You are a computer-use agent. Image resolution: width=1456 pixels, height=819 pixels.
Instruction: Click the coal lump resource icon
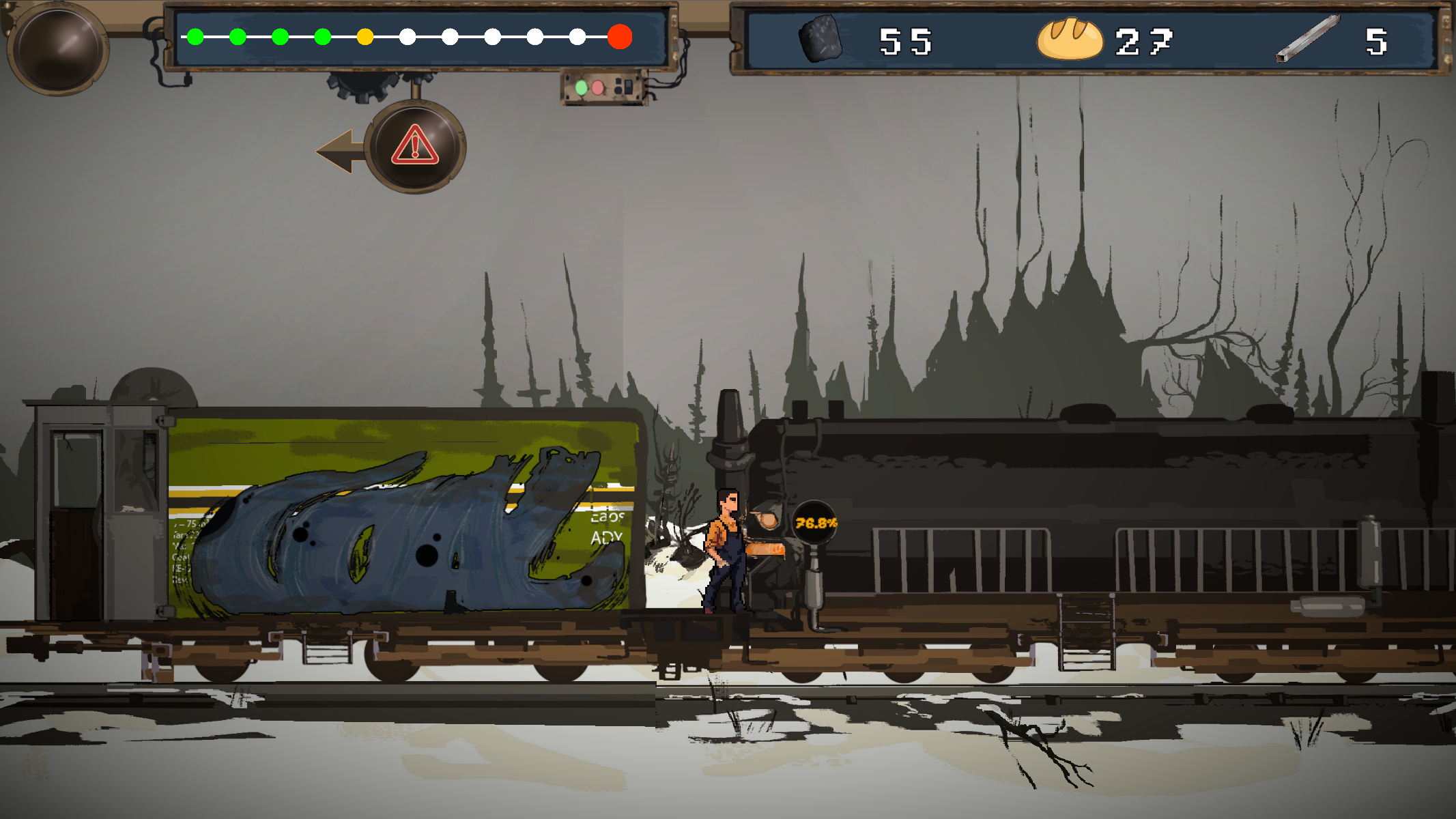[x=820, y=40]
